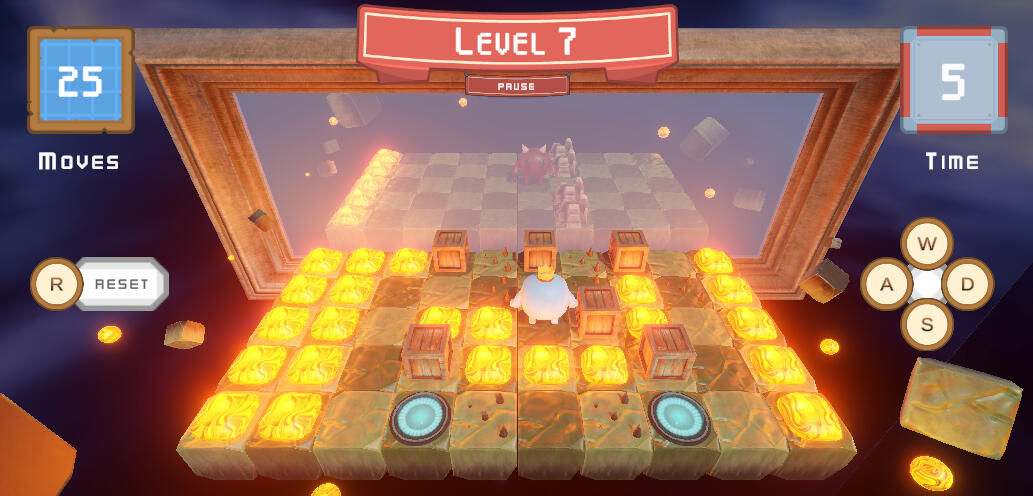1033x496 pixels.
Task: Tap the W direction button
Action: [927, 244]
